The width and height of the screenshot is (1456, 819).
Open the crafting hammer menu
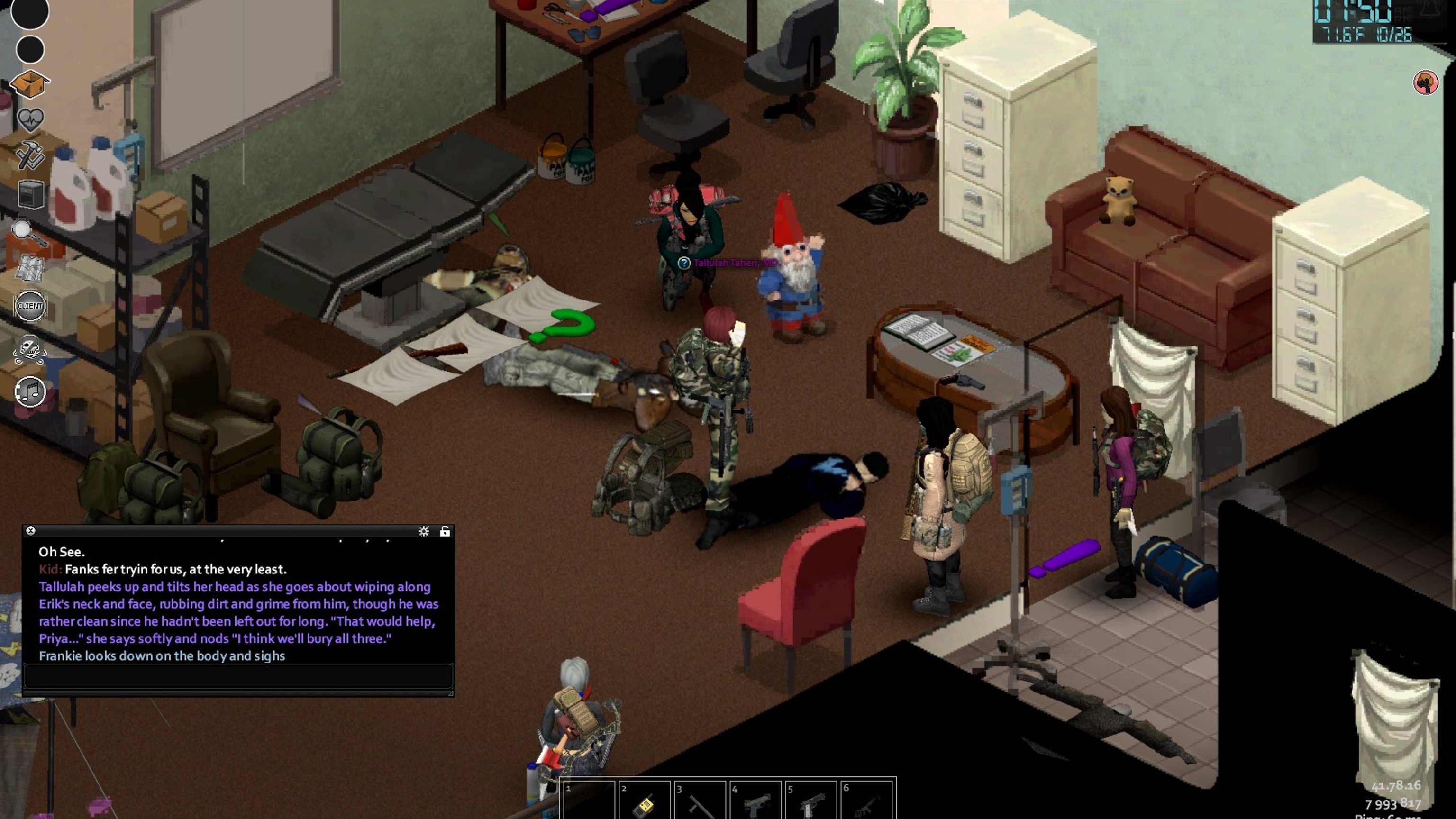[x=30, y=155]
